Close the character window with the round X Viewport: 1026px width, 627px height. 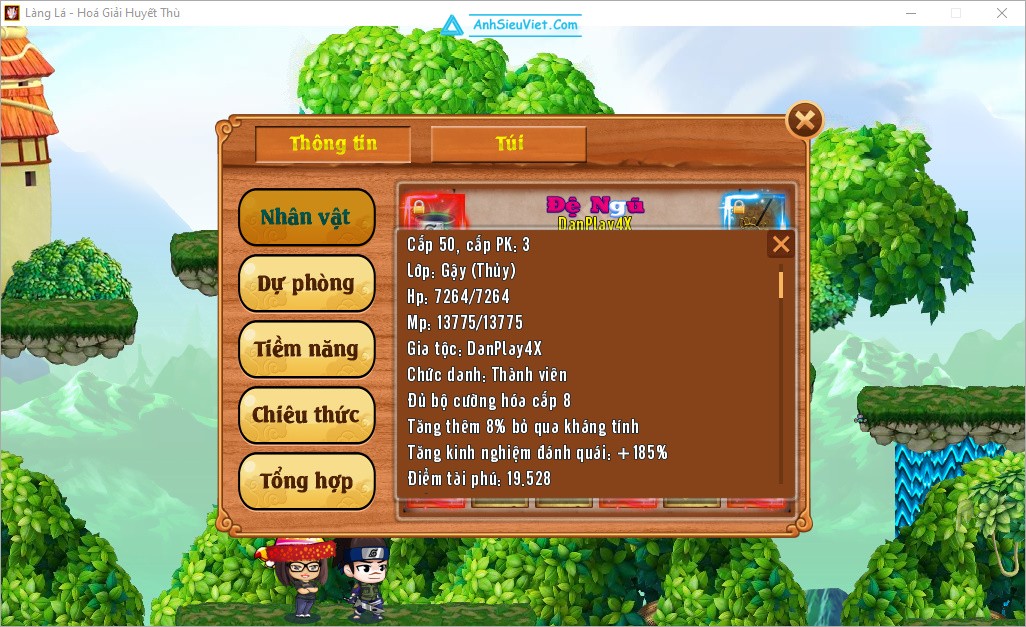804,121
